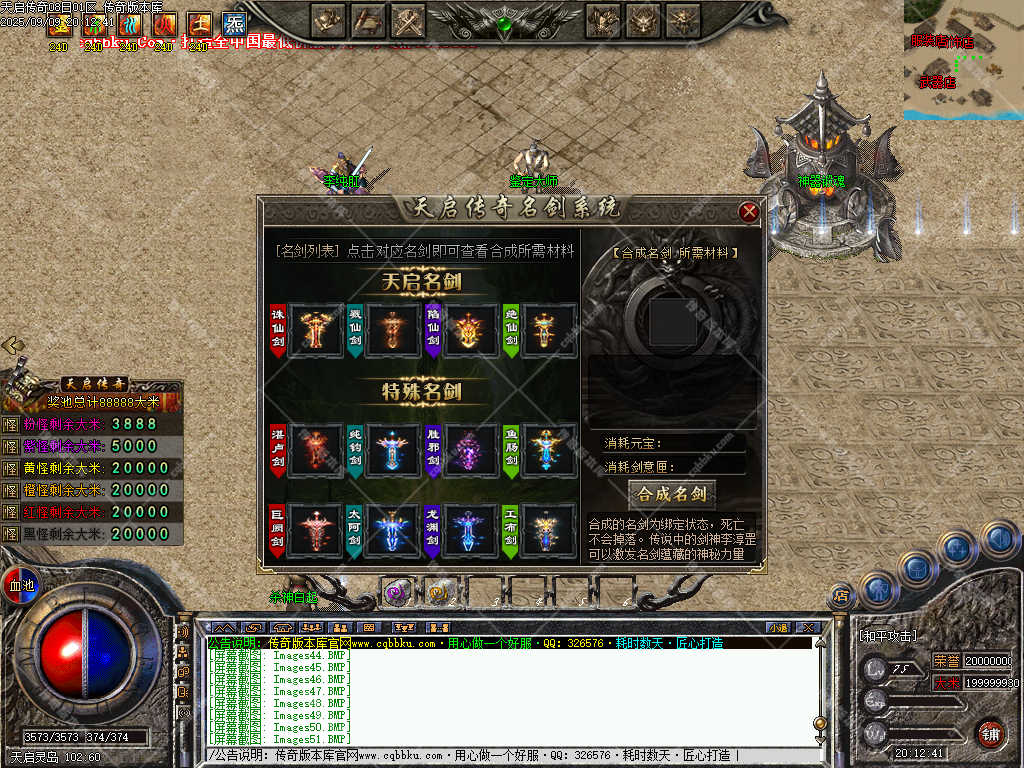Pick the 龙渊剑 sword slot
1024x768 pixels.
click(x=470, y=531)
